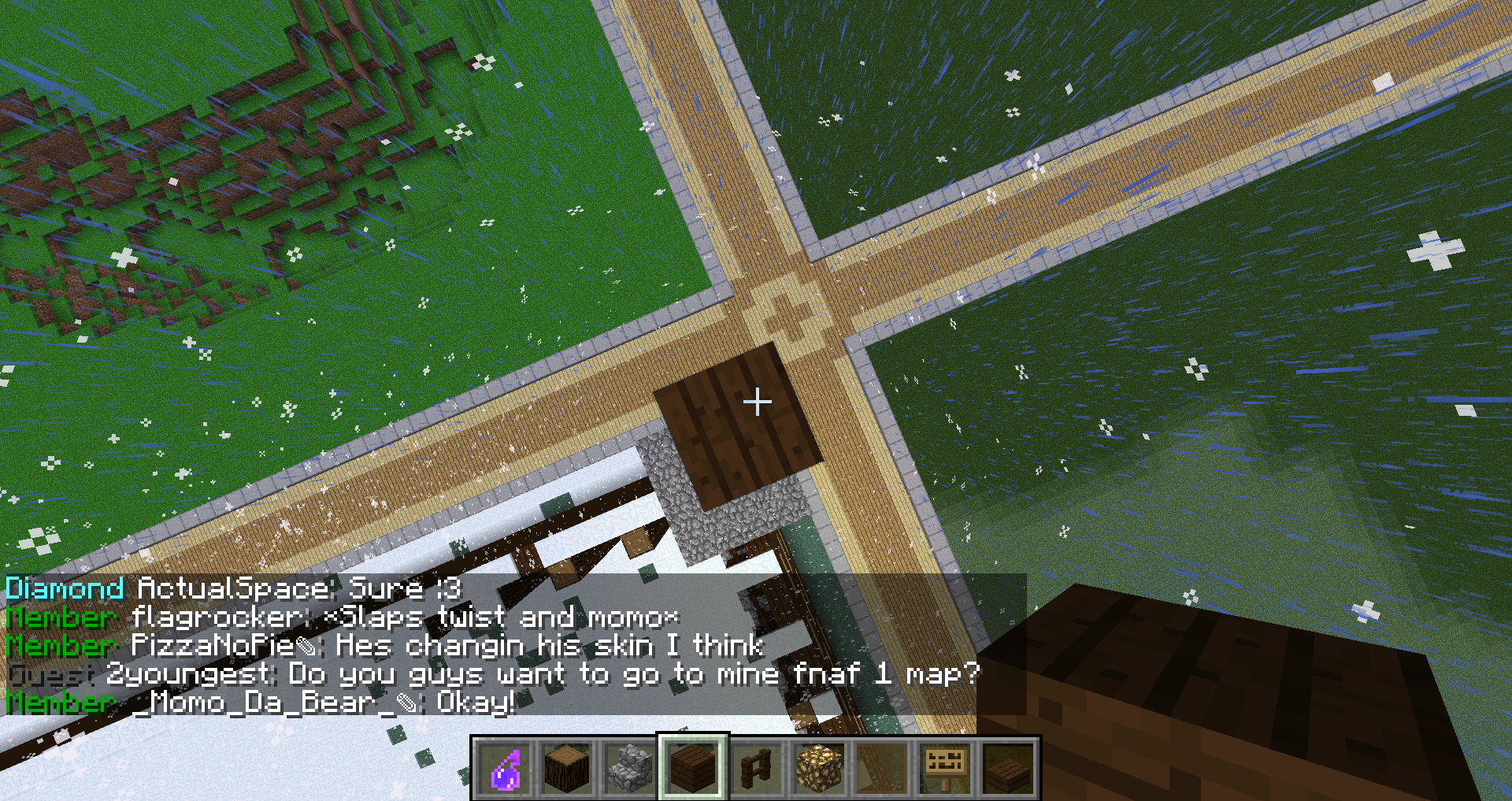1512x801 pixels.
Task: Select the purple enchanted item hotbar slot
Action: coord(505,768)
